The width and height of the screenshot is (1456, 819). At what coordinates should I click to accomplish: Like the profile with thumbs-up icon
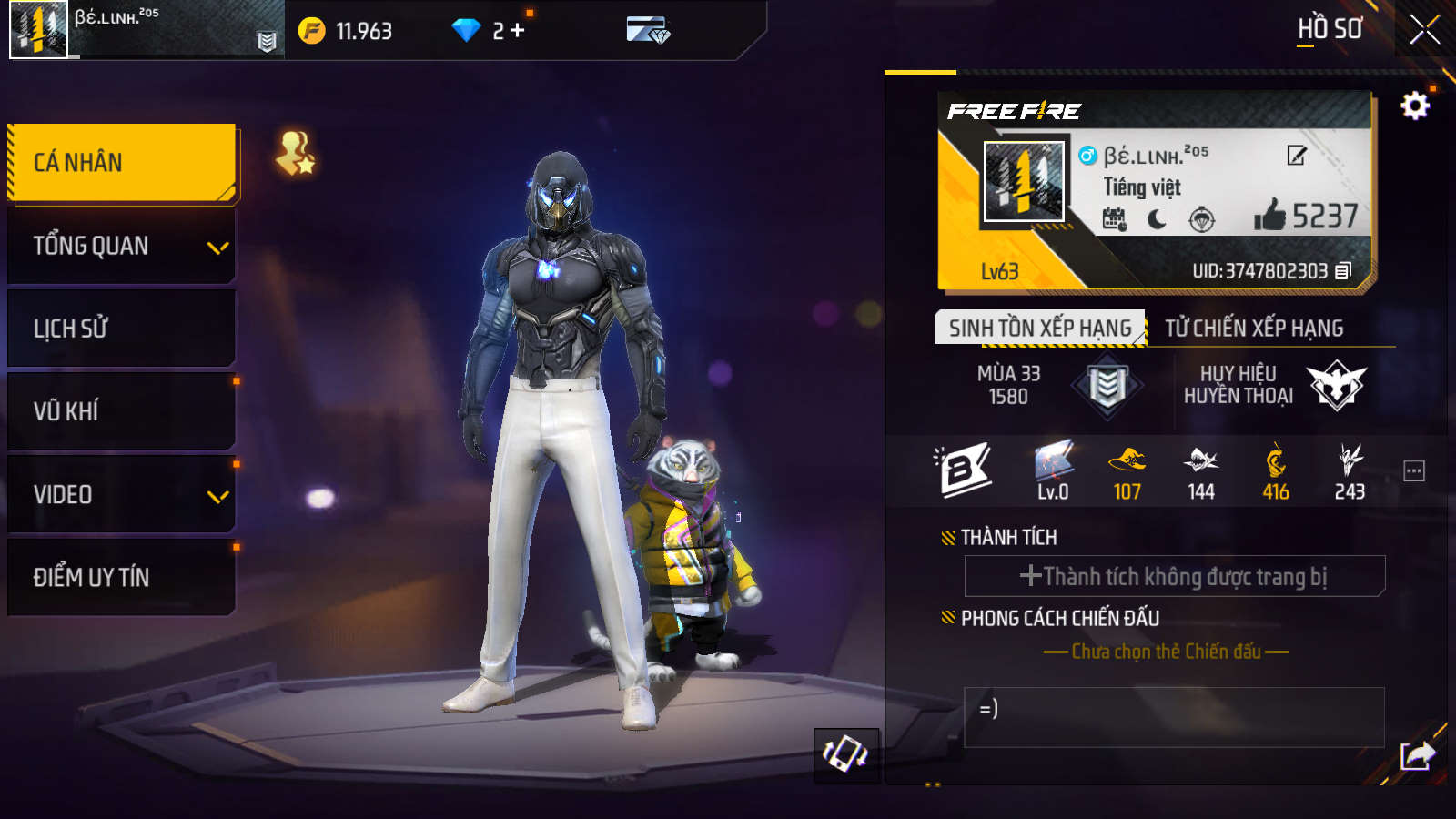[1269, 216]
